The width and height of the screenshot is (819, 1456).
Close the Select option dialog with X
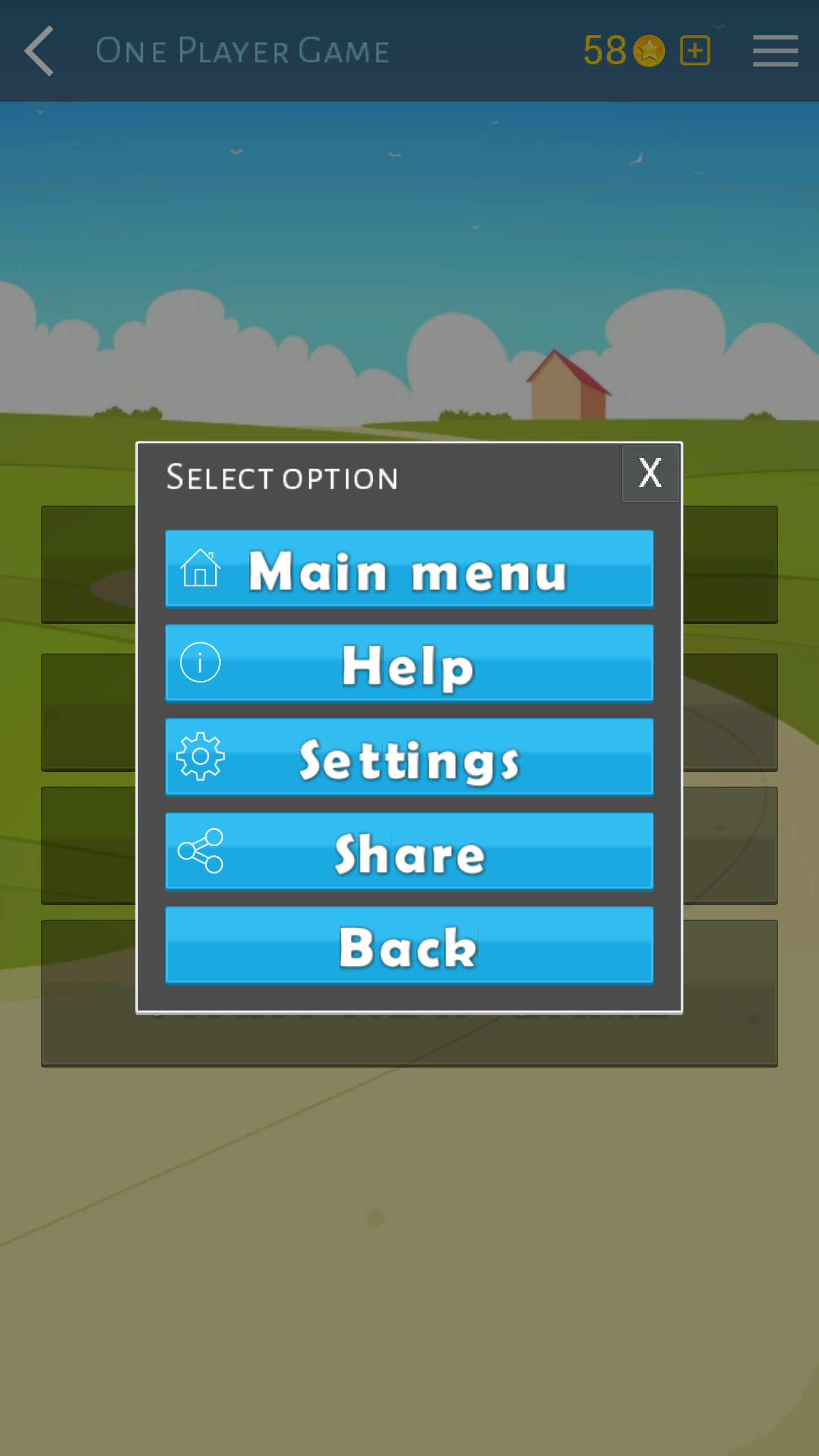point(650,473)
